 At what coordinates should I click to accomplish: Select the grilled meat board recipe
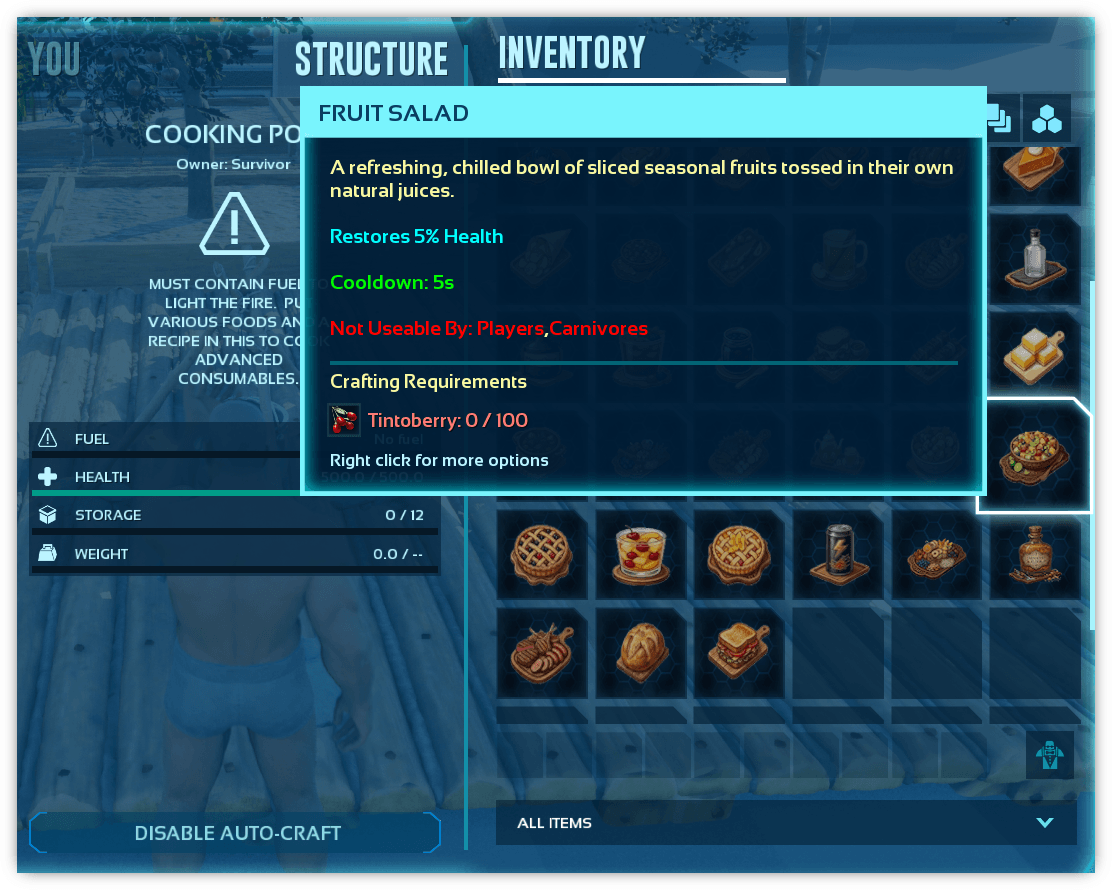pyautogui.click(x=540, y=652)
